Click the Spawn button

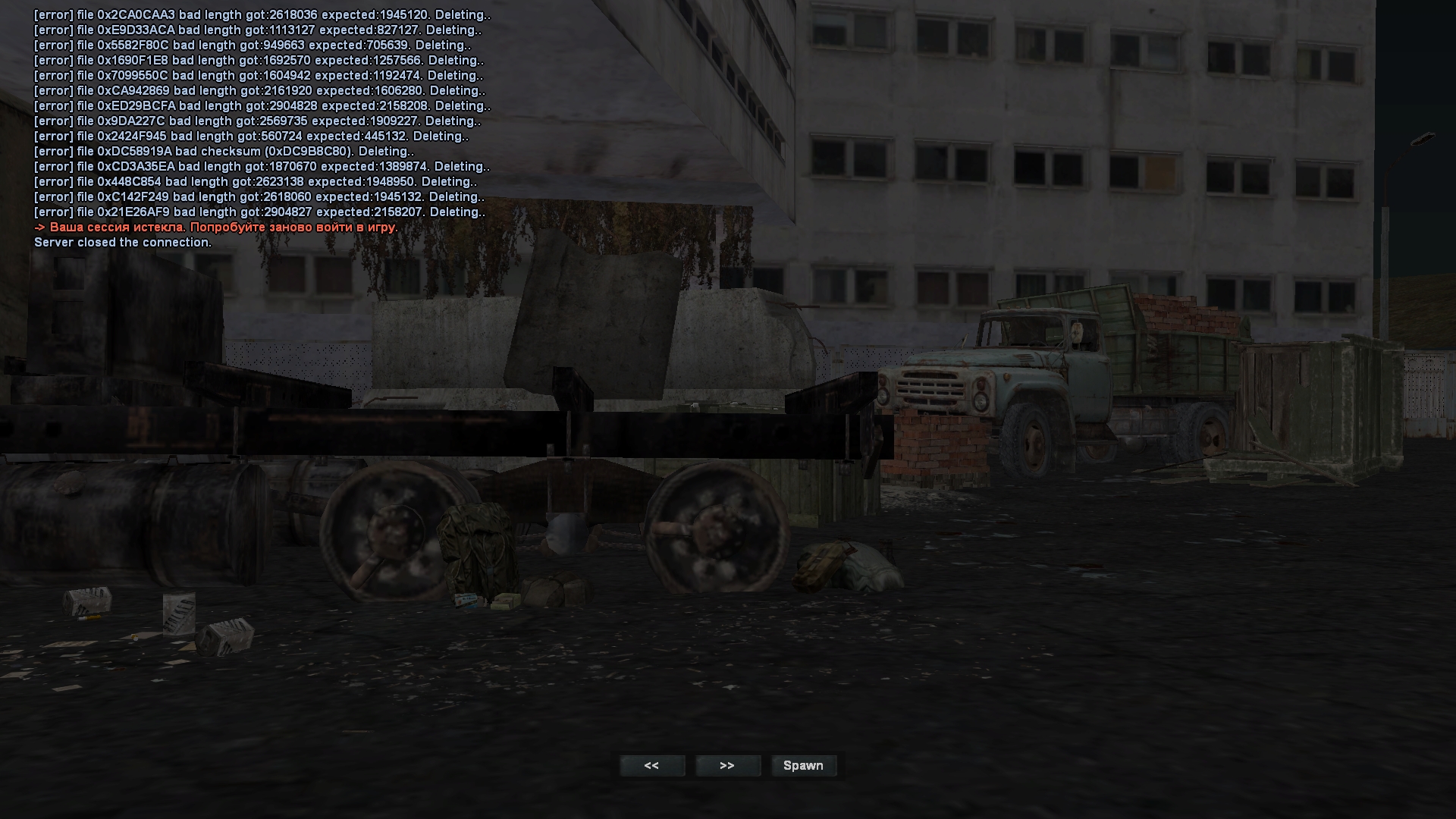point(803,766)
